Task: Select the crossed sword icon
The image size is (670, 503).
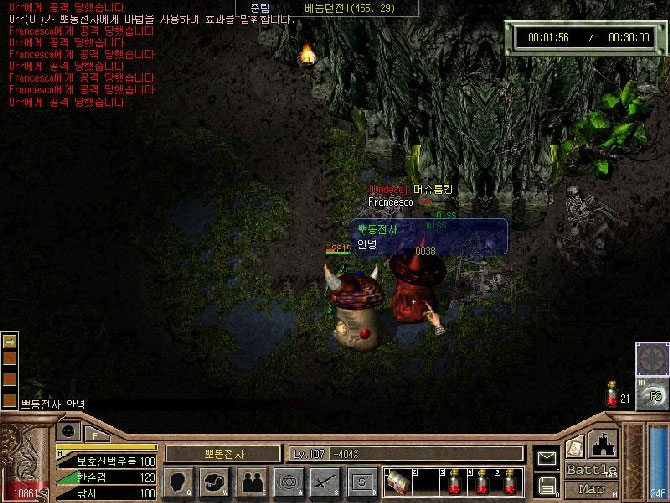Action: pyautogui.click(x=323, y=481)
